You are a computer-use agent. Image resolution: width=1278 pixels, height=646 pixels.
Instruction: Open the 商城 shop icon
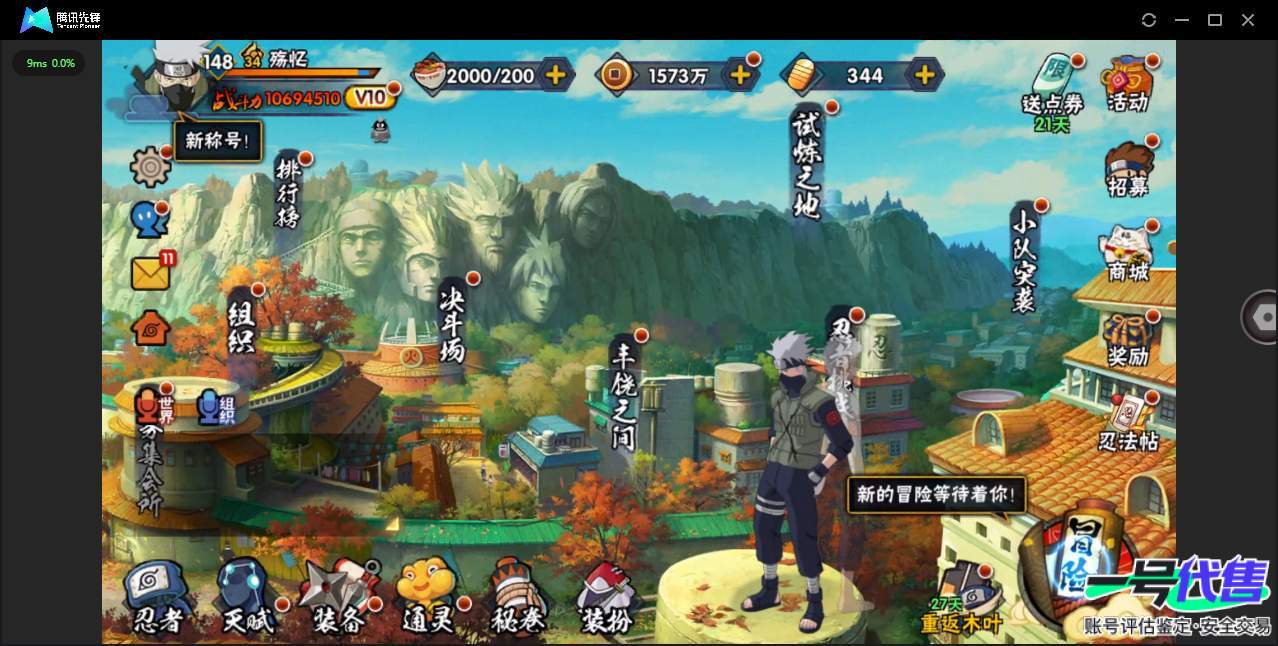(x=1128, y=253)
